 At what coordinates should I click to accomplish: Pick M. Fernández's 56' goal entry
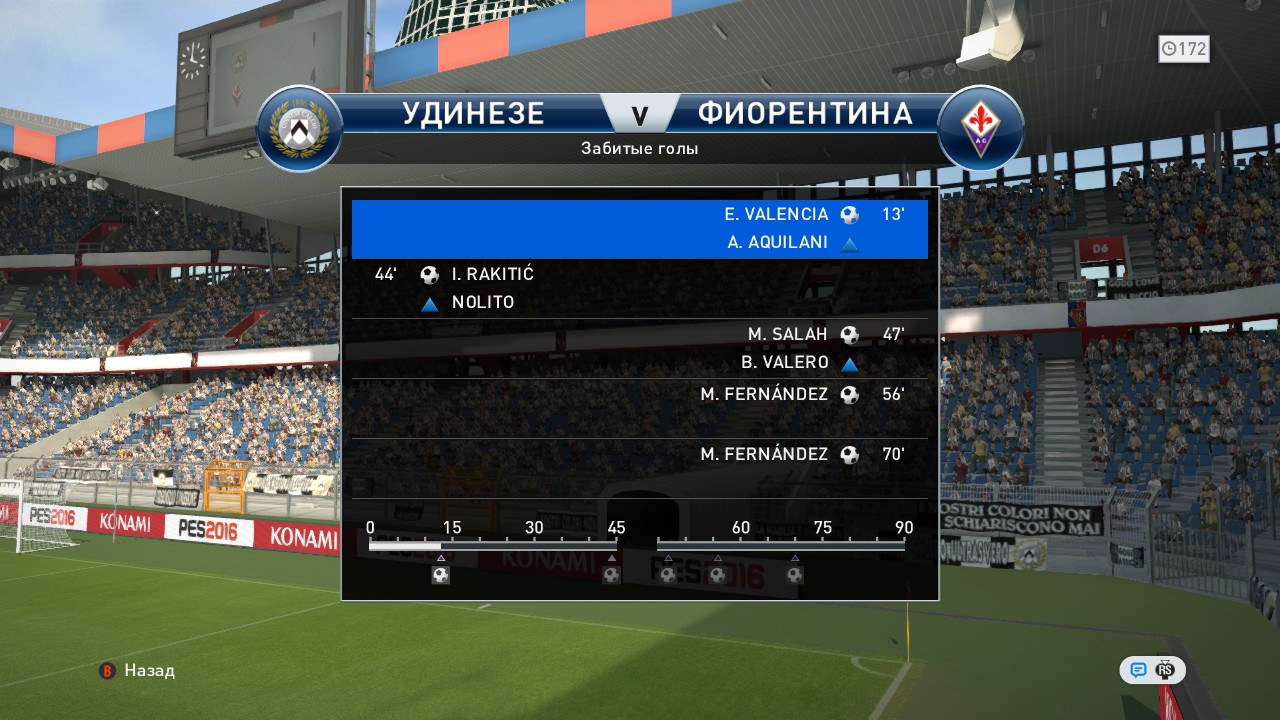(640, 408)
